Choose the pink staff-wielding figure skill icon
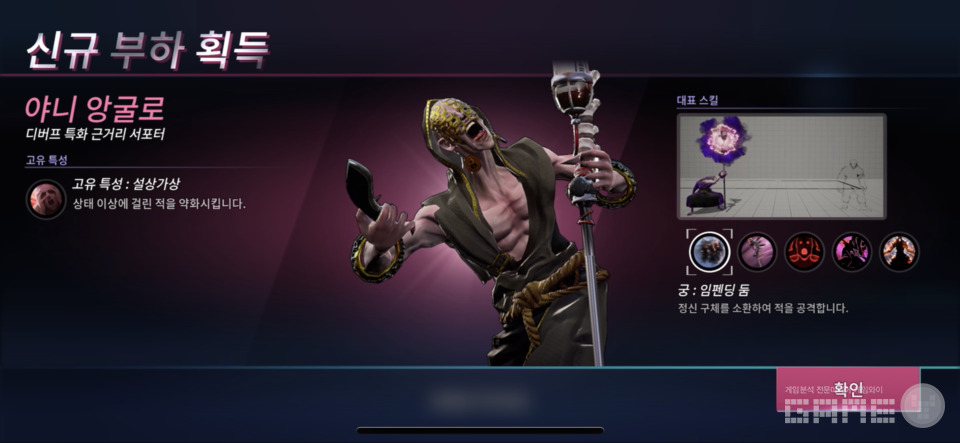This screenshot has width=960, height=443. (757, 251)
